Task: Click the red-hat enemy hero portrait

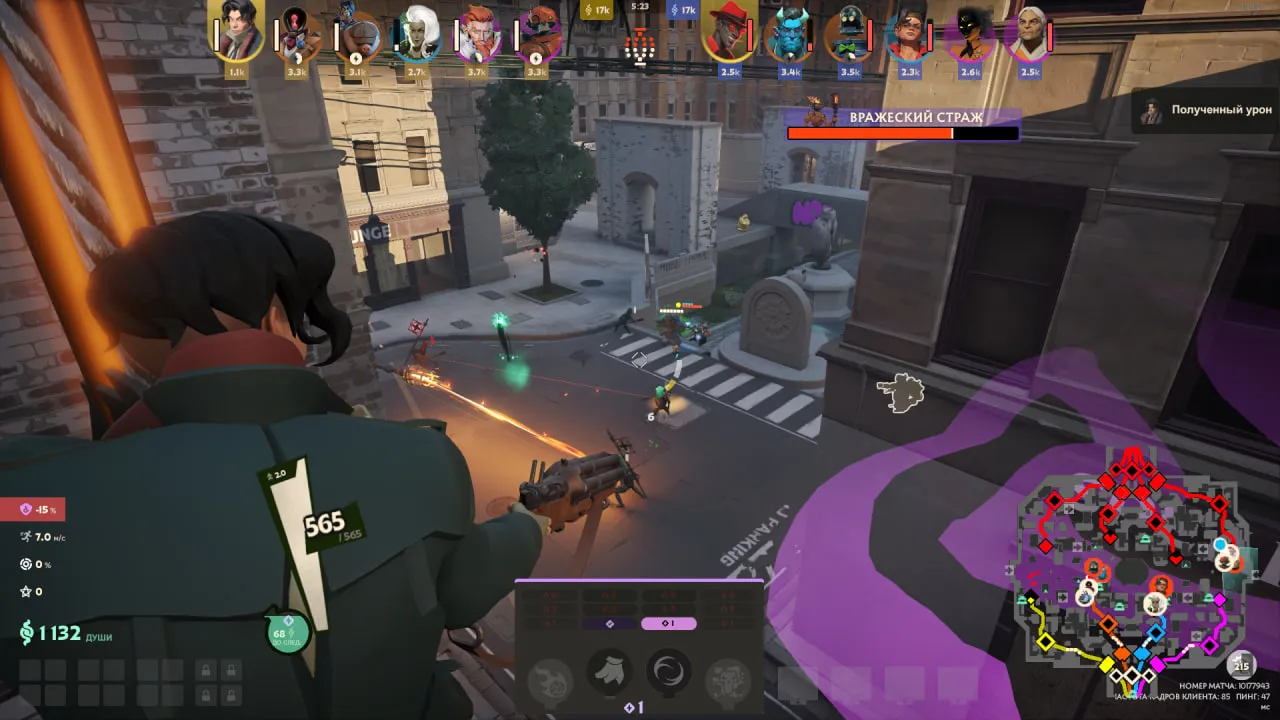Action: point(729,33)
